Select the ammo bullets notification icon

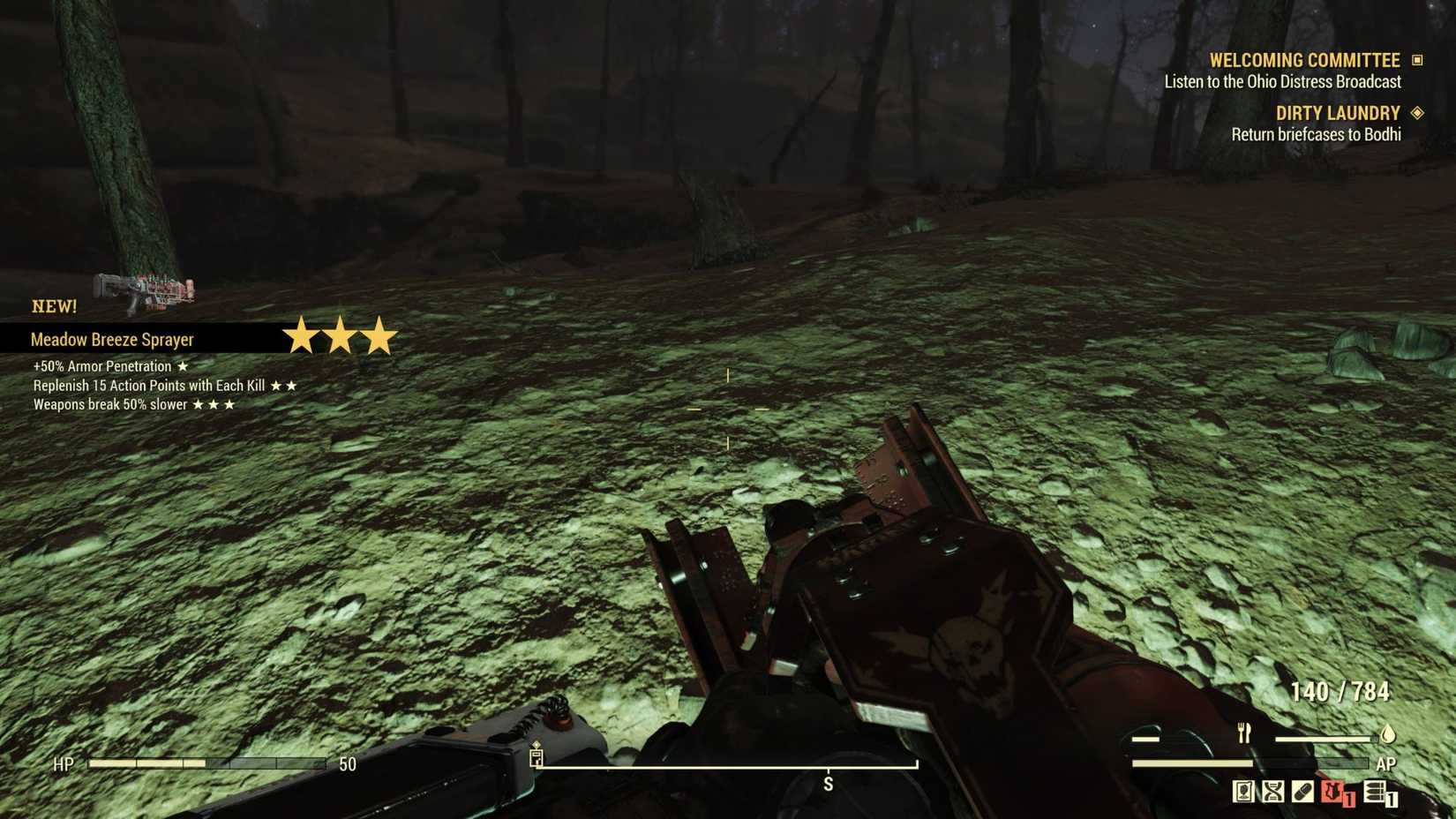point(1374,792)
